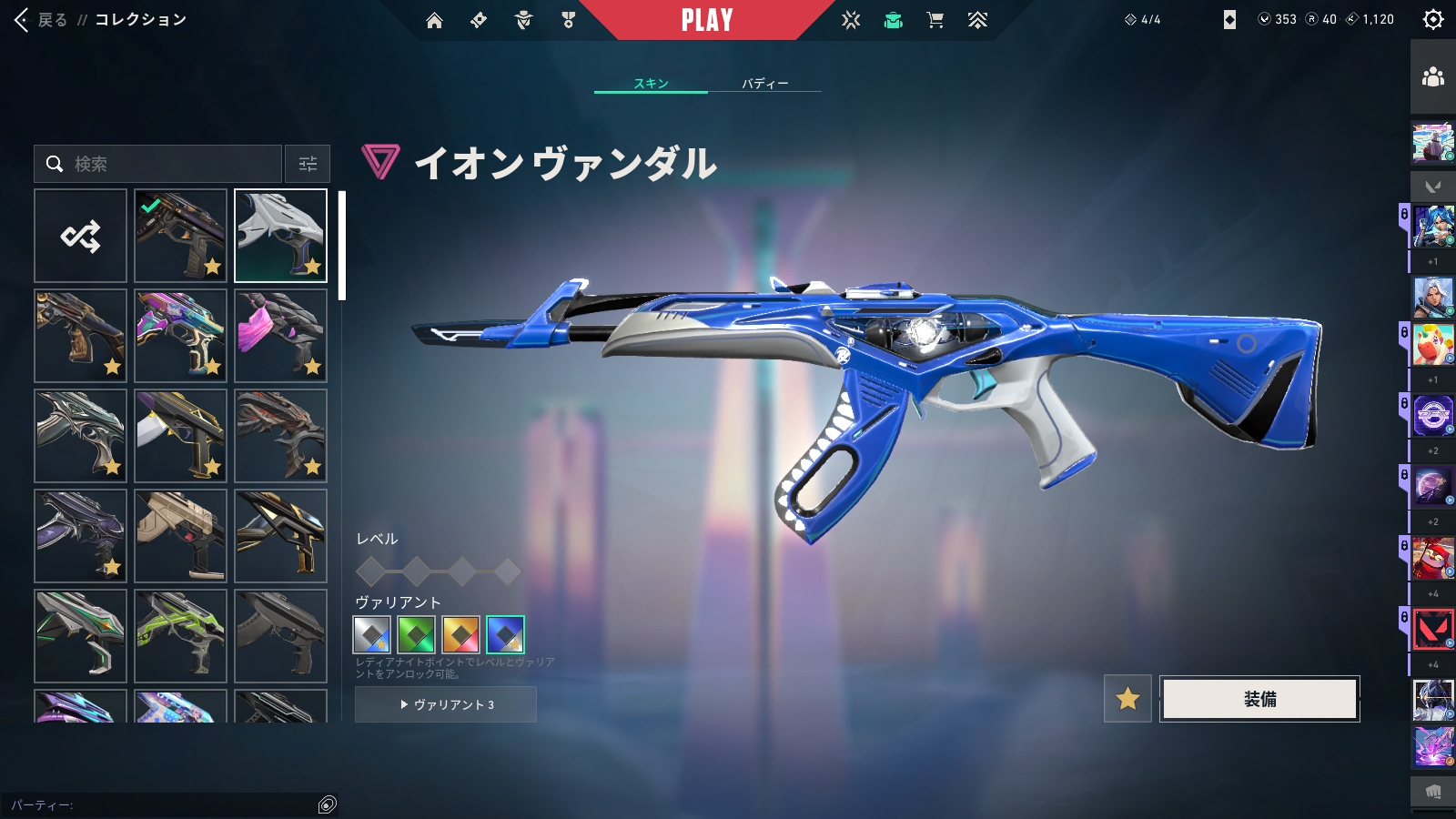Toggle favorite star beside the equip button
The width and height of the screenshot is (1456, 819).
[1127, 699]
